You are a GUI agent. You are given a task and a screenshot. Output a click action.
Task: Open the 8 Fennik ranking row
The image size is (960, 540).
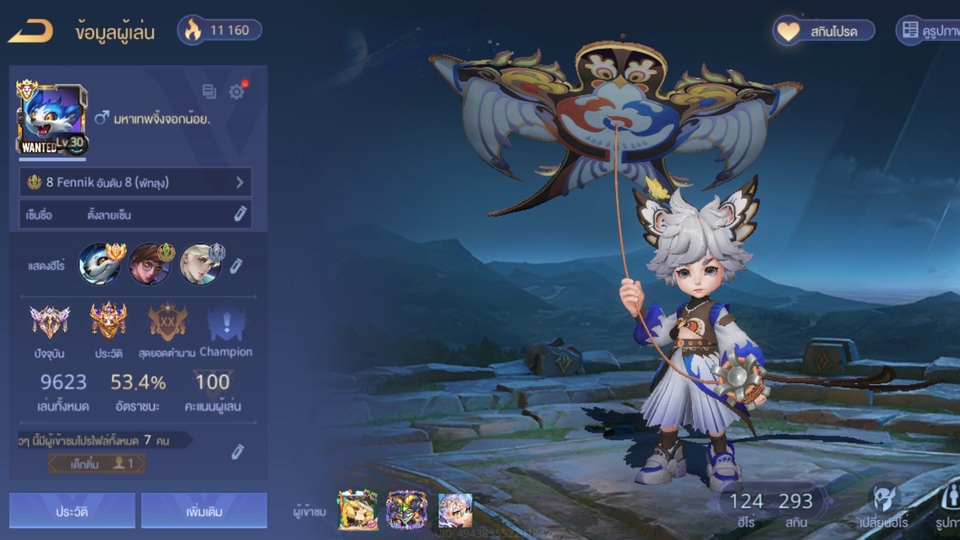[x=136, y=182]
